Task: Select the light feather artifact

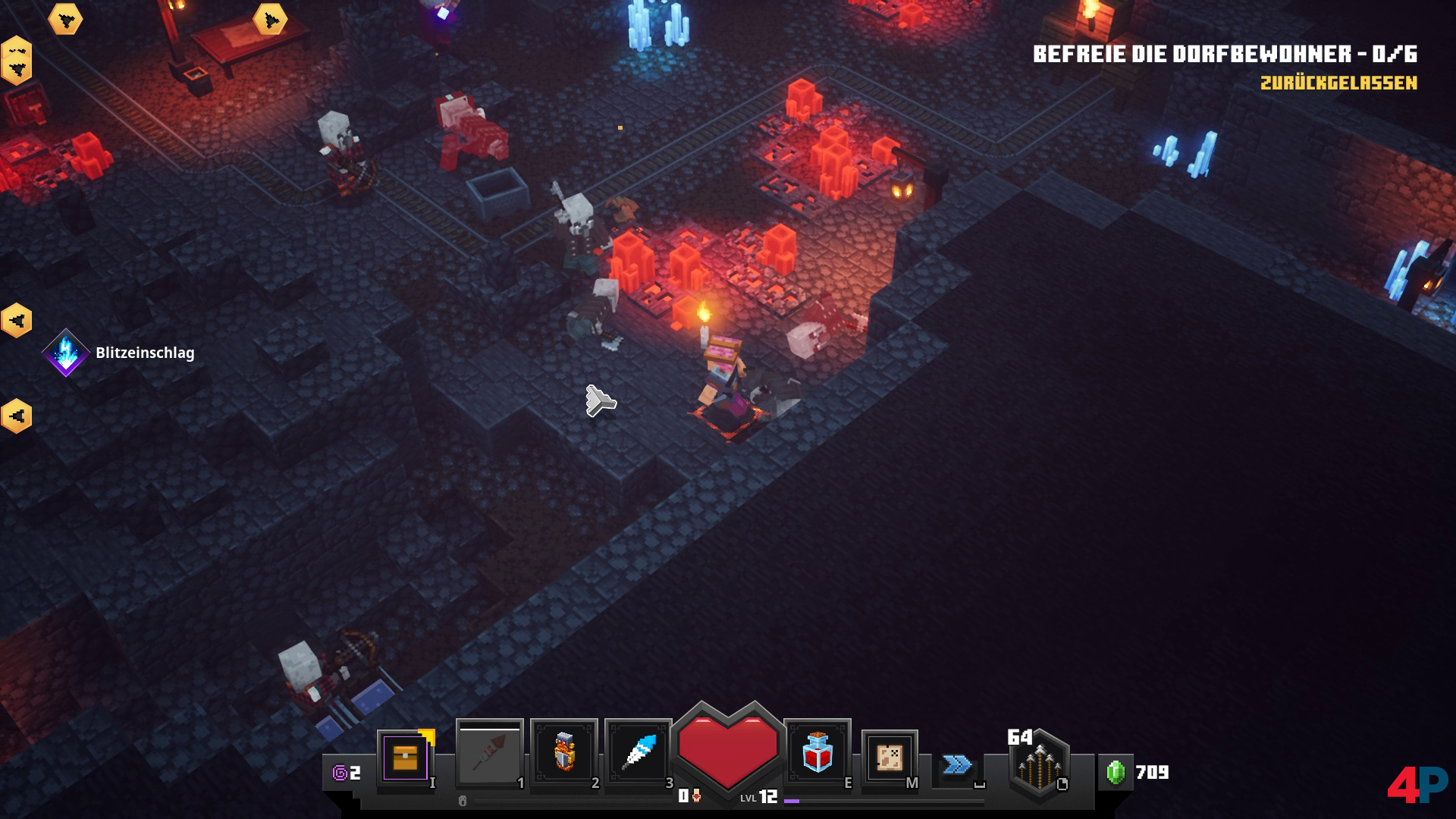Action: [639, 752]
